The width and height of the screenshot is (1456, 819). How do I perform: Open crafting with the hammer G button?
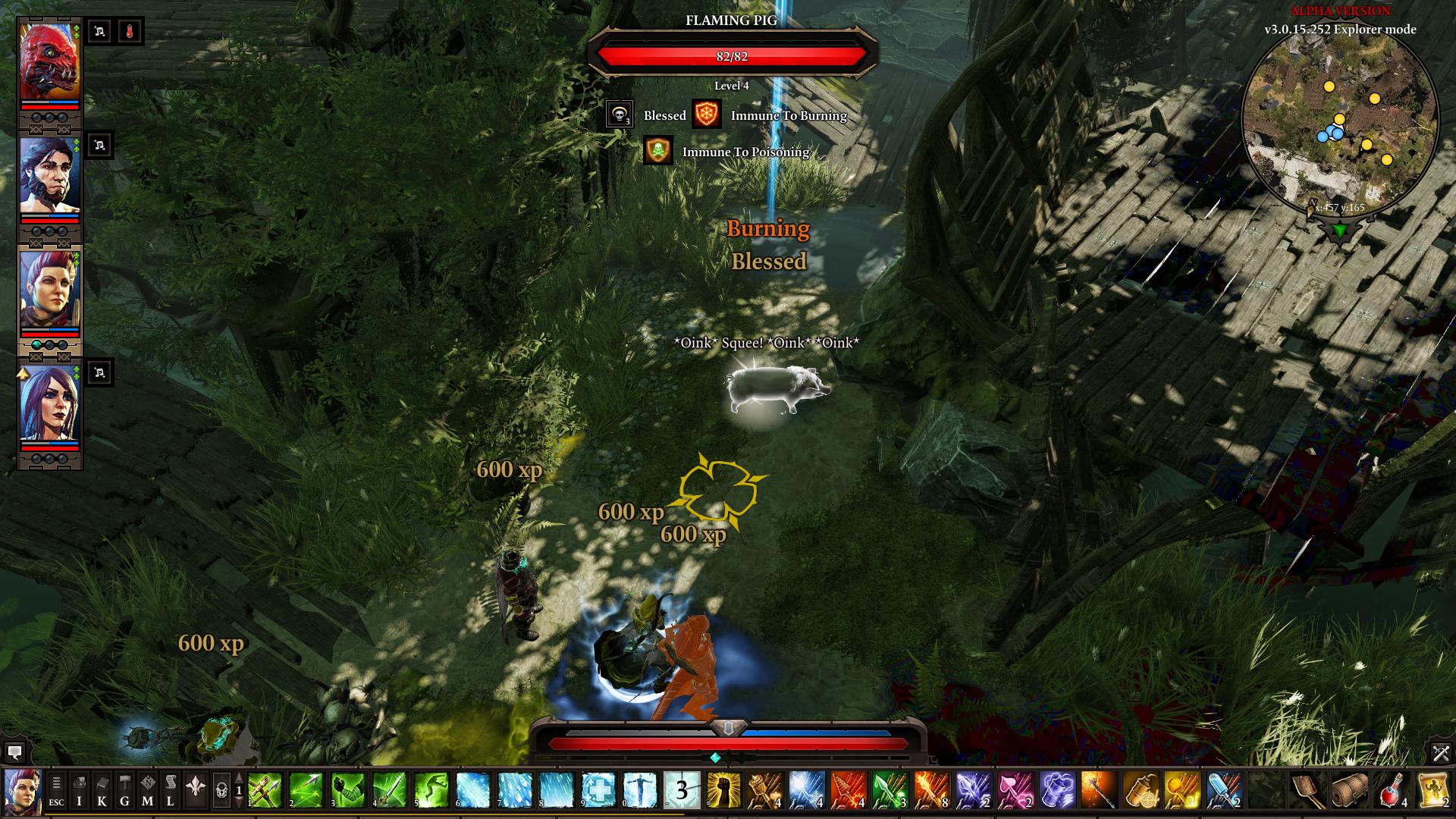click(125, 790)
